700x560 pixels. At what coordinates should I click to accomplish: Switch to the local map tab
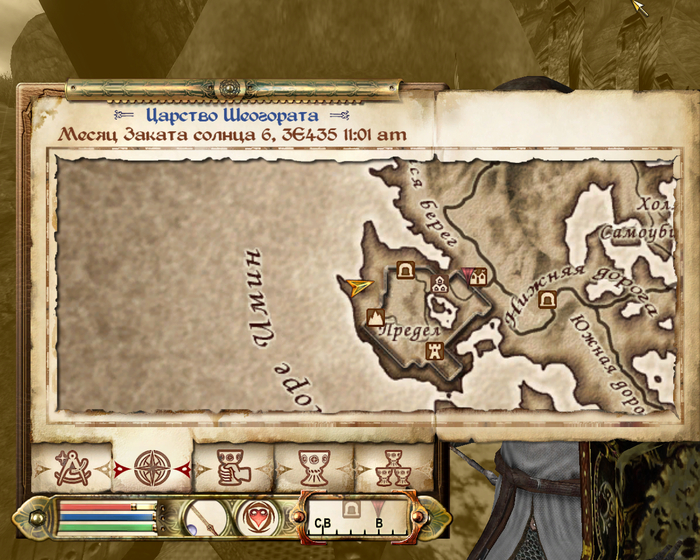tap(71, 466)
